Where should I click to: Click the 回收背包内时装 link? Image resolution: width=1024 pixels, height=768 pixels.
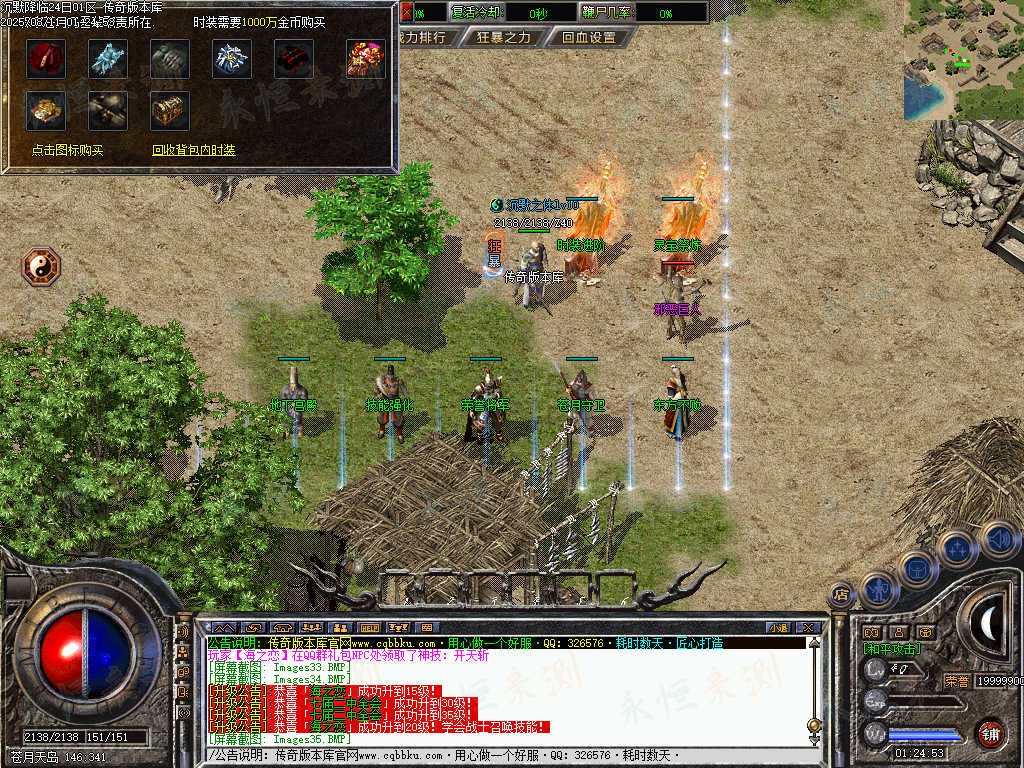(x=194, y=150)
